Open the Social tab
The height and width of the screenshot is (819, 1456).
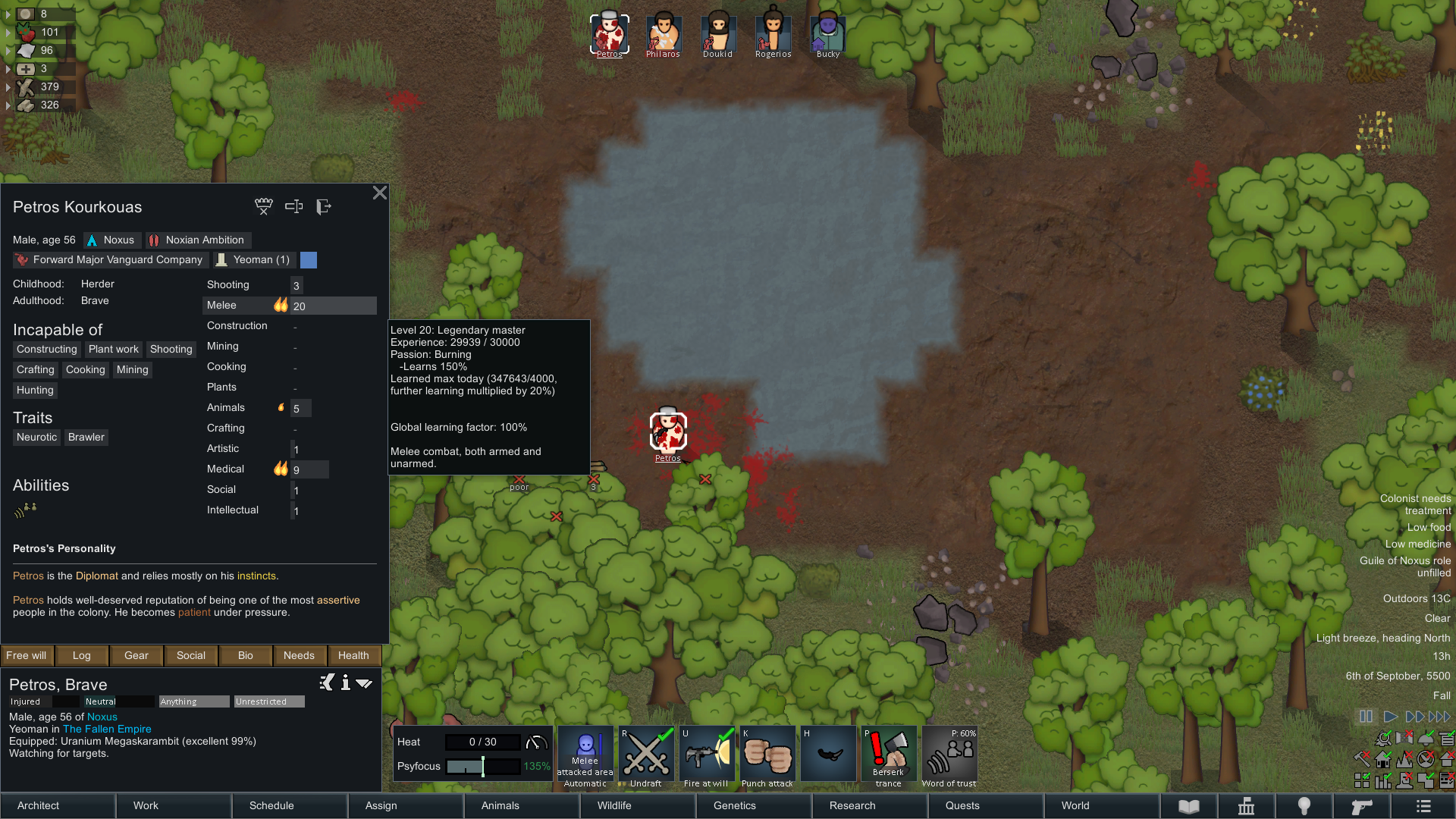pos(191,655)
